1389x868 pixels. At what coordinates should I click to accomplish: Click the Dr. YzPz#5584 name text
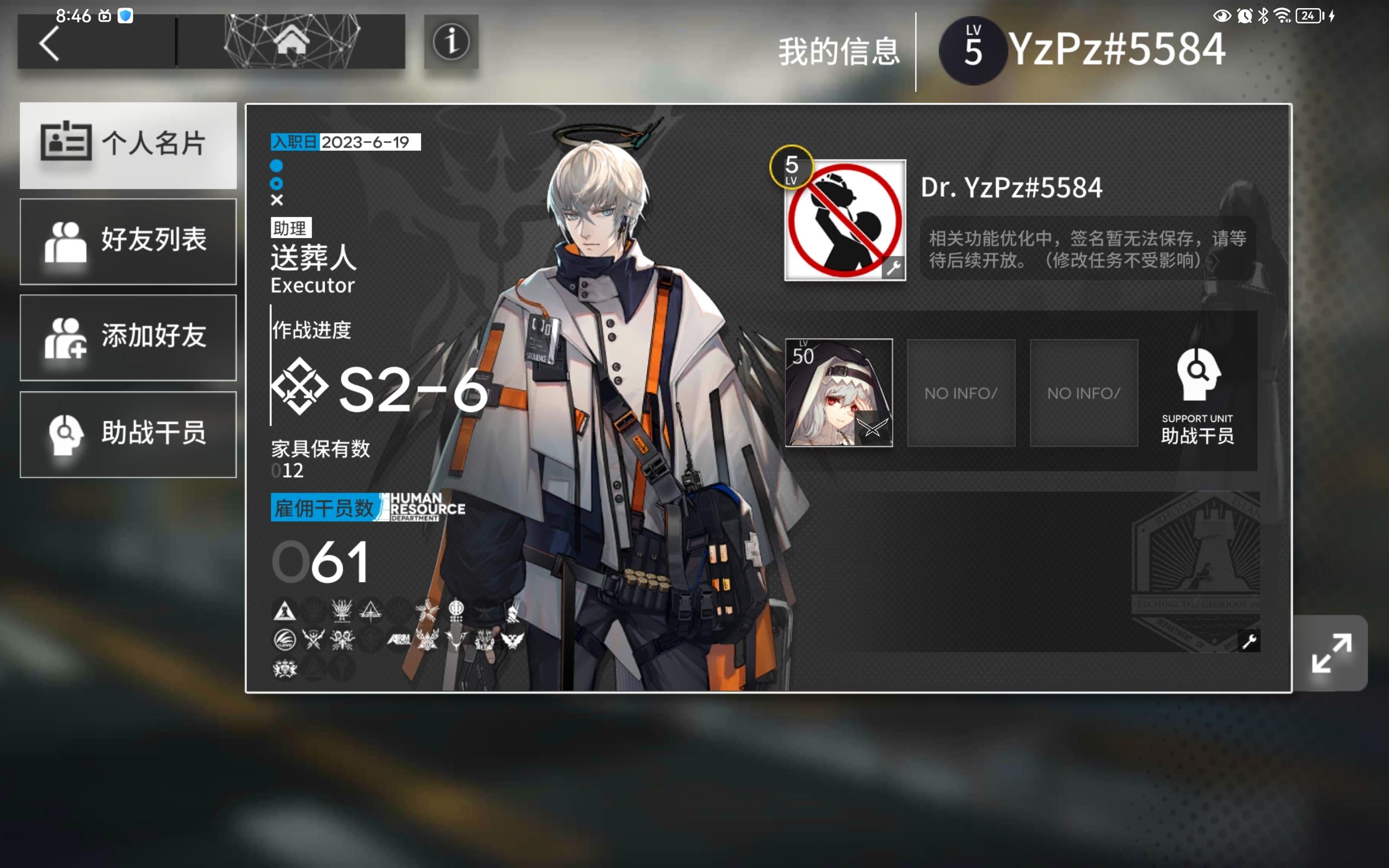[x=1011, y=188]
